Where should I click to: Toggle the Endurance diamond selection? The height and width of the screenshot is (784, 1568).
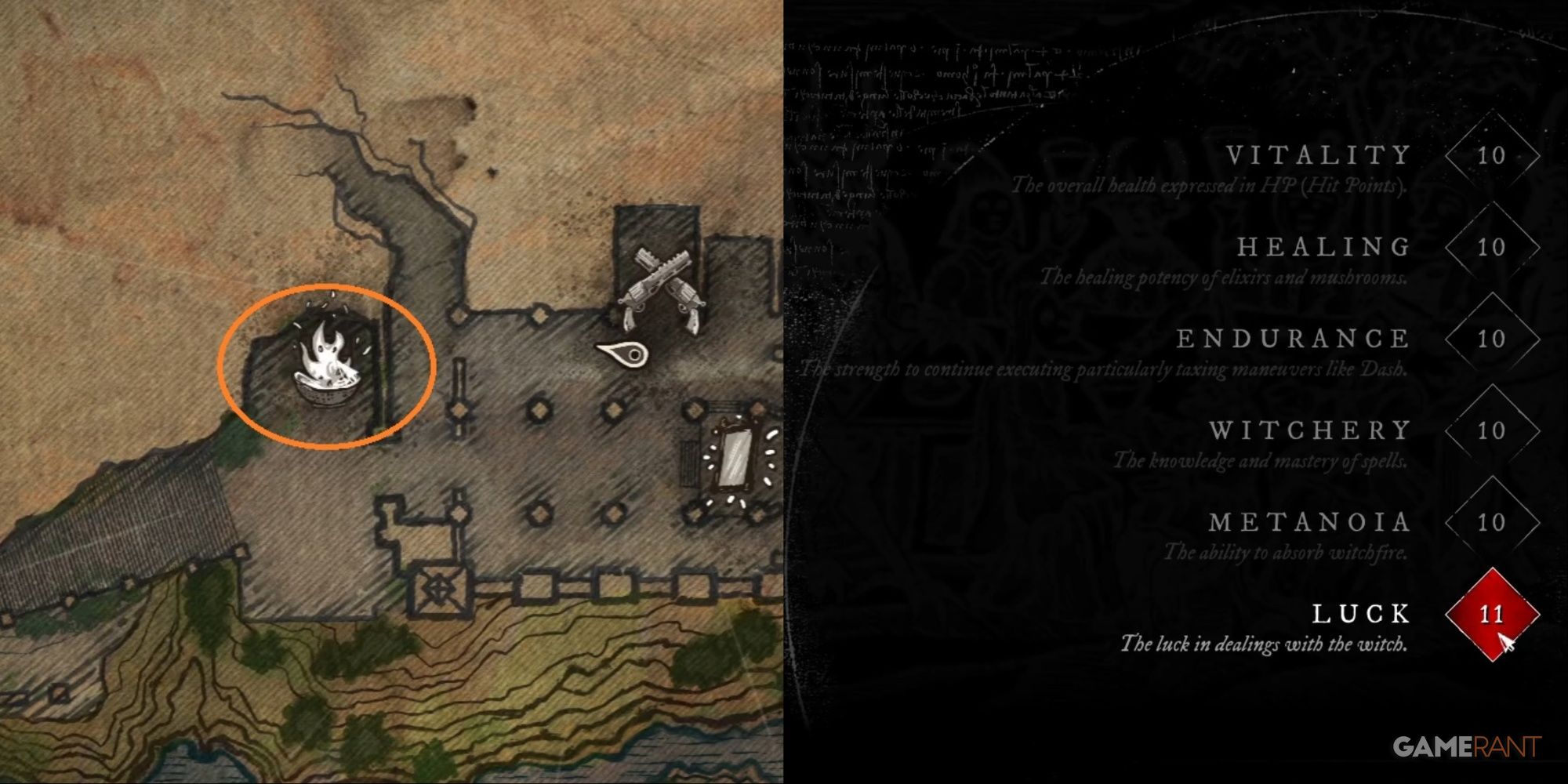[x=1494, y=339]
